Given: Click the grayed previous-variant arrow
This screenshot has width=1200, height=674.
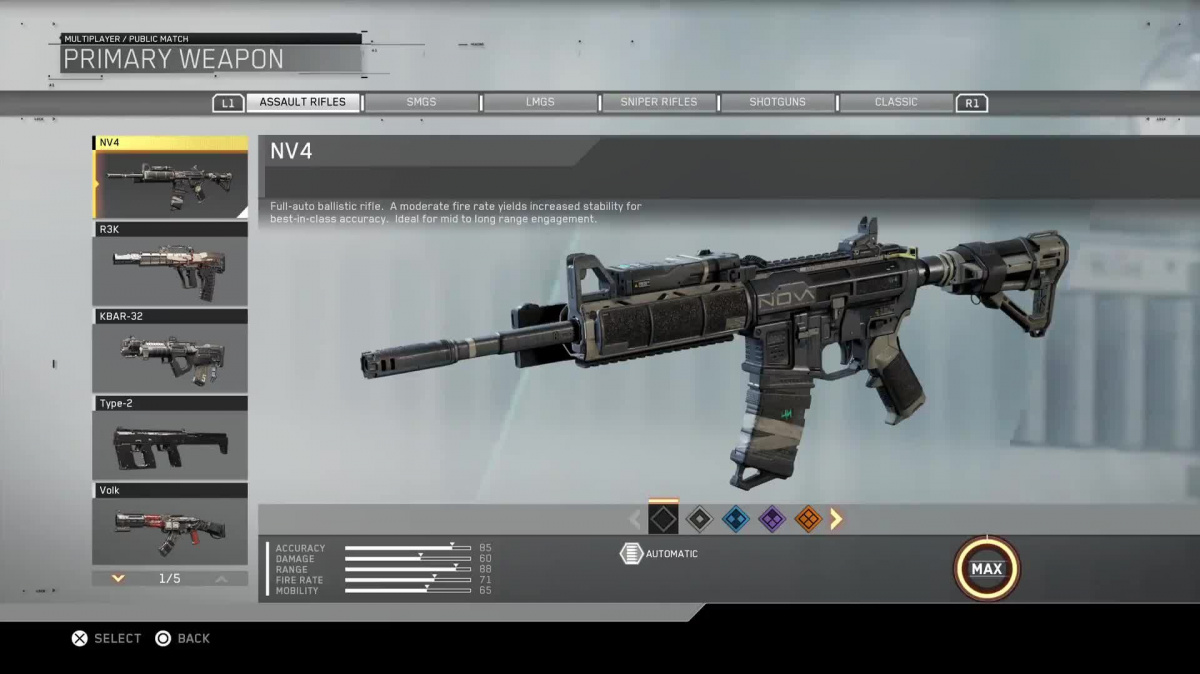Looking at the screenshot, I should [634, 519].
